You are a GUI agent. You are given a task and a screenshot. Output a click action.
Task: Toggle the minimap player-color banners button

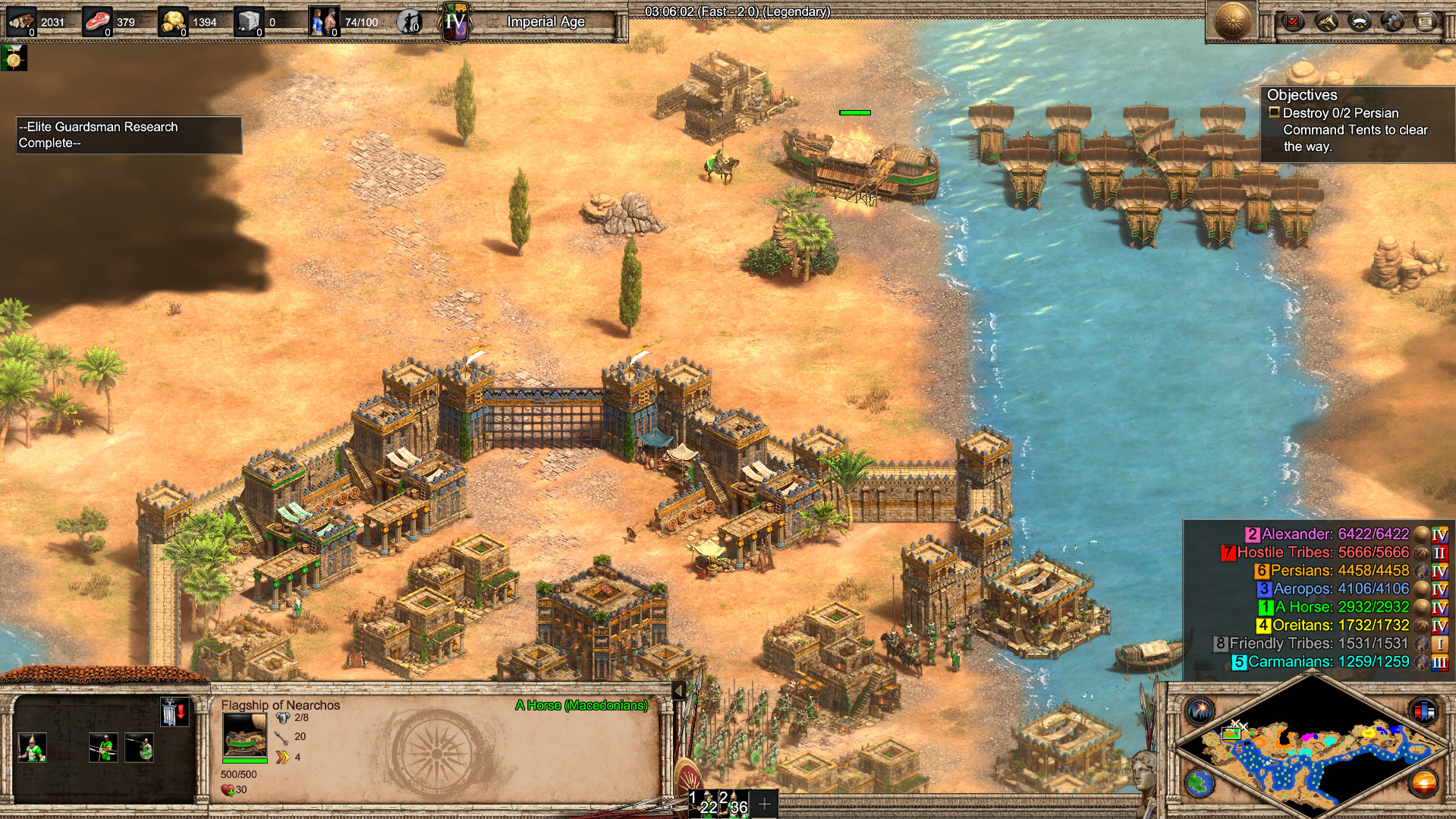pyautogui.click(x=1423, y=711)
